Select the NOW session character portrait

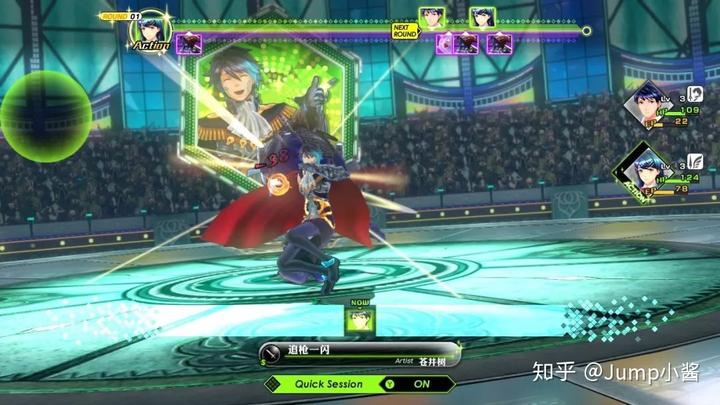[359, 319]
